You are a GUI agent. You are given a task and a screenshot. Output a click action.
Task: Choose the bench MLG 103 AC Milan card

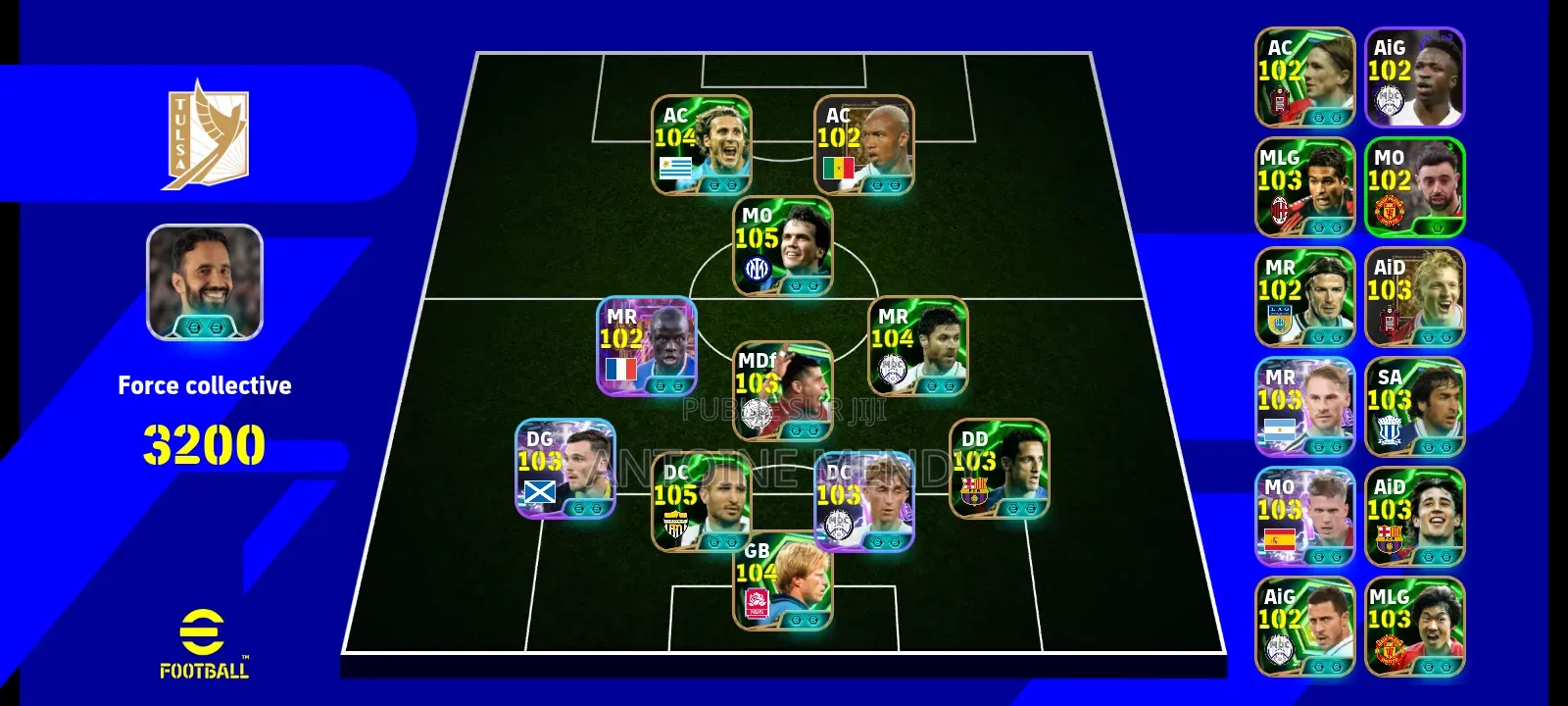[1305, 187]
